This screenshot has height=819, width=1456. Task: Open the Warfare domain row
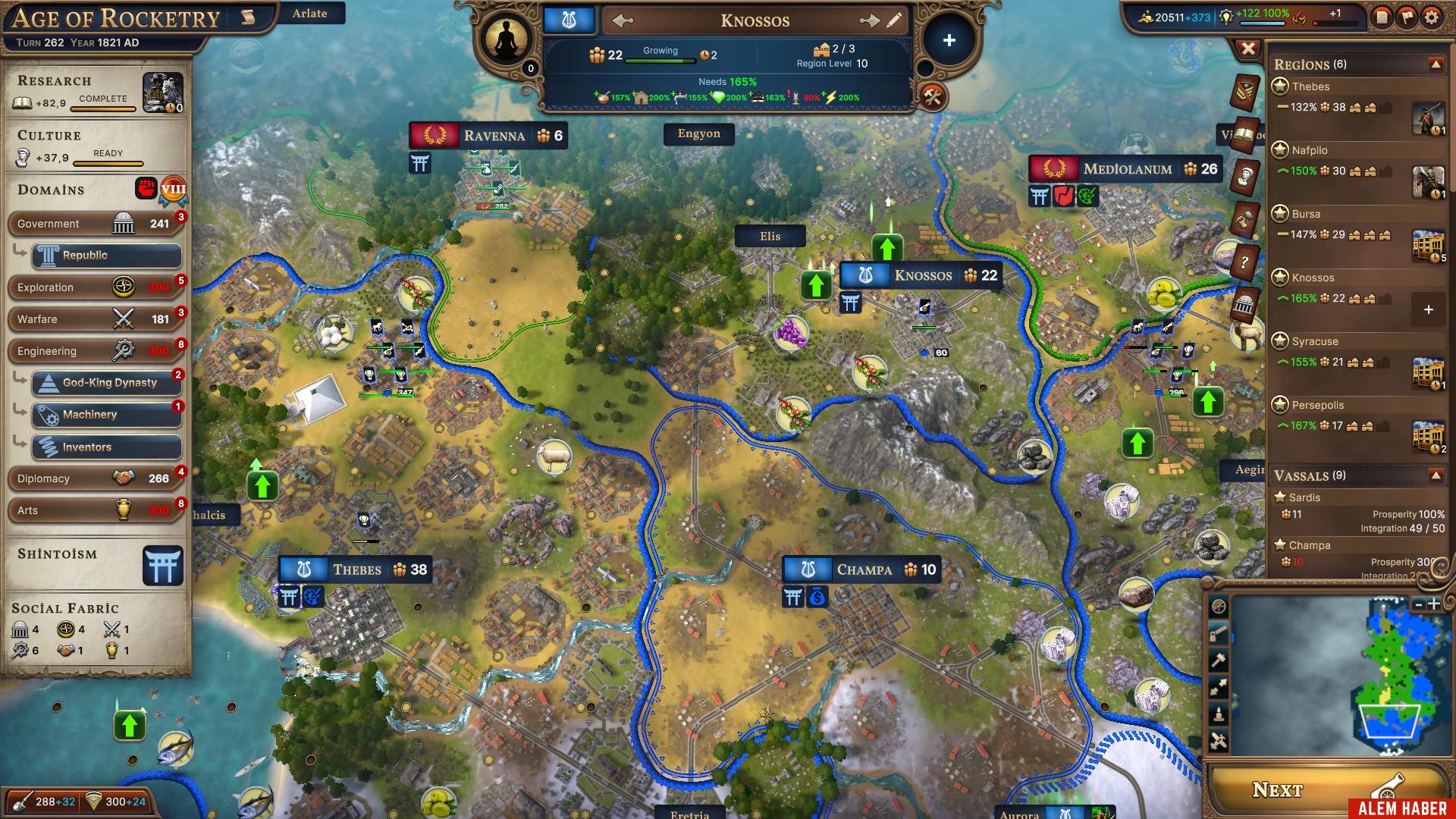pyautogui.click(x=93, y=319)
